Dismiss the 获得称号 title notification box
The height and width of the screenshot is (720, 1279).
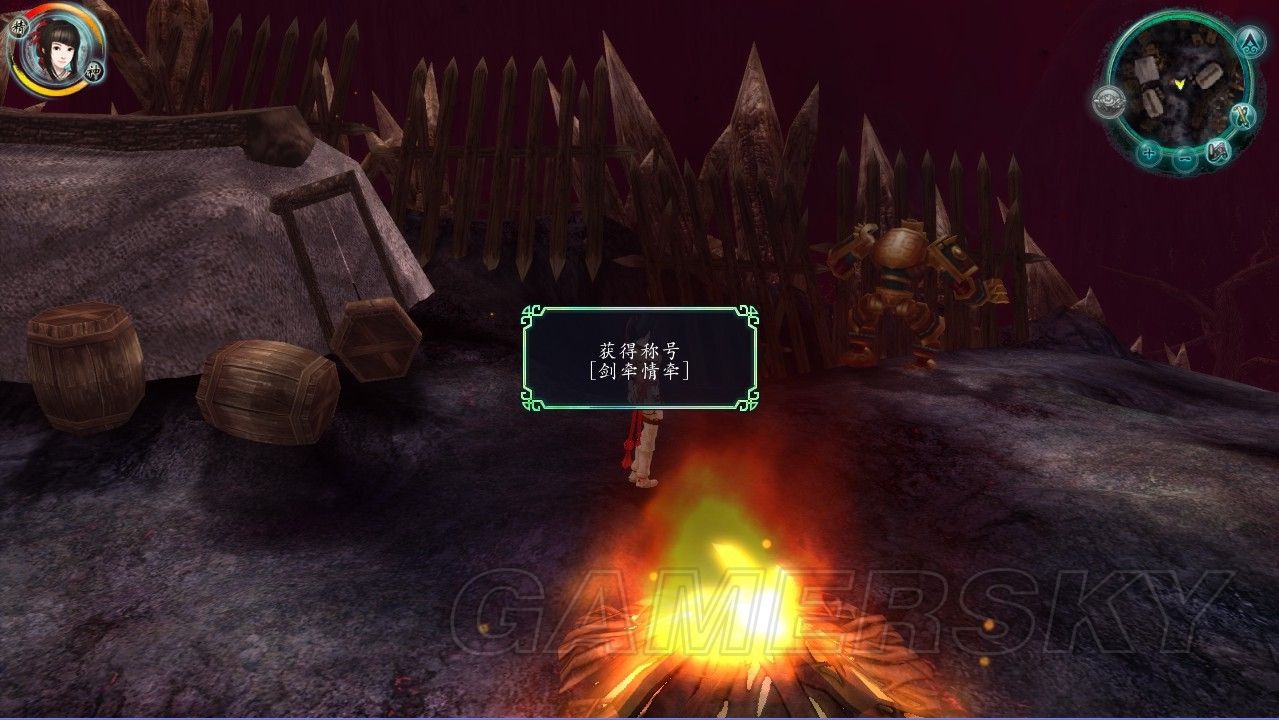639,358
